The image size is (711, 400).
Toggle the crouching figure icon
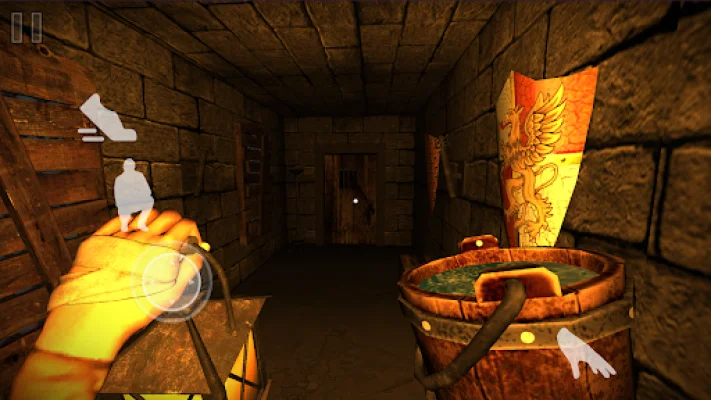point(134,192)
